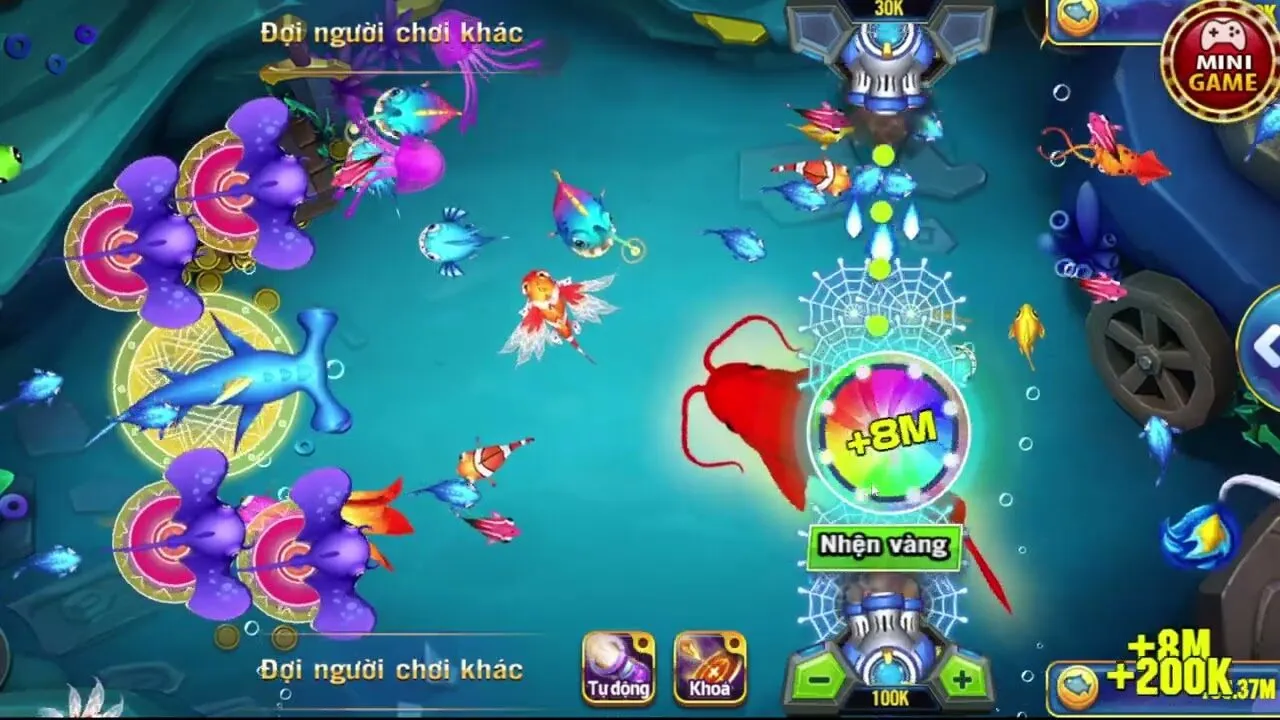
Task: Click the Đợi người chơi khác label at top
Action: 390,31
